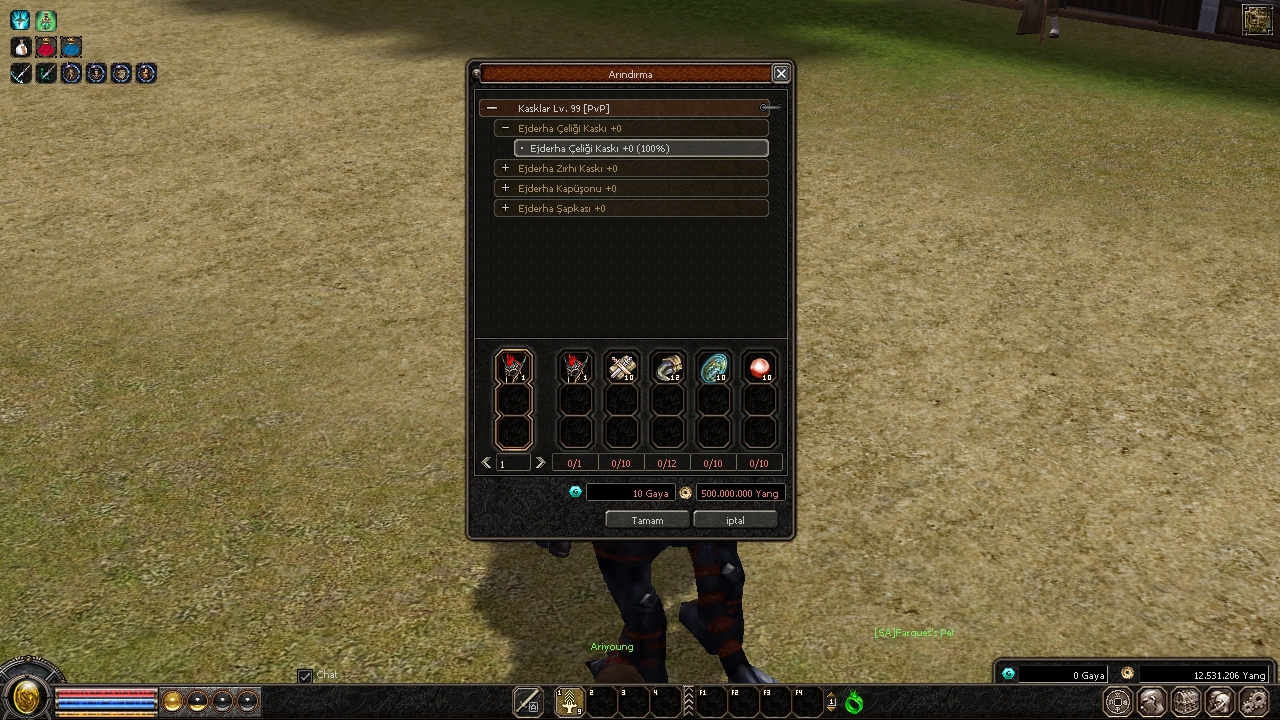Activate quickslot 1 skill on hotbar
Viewport: 1280px width, 720px height.
570,702
